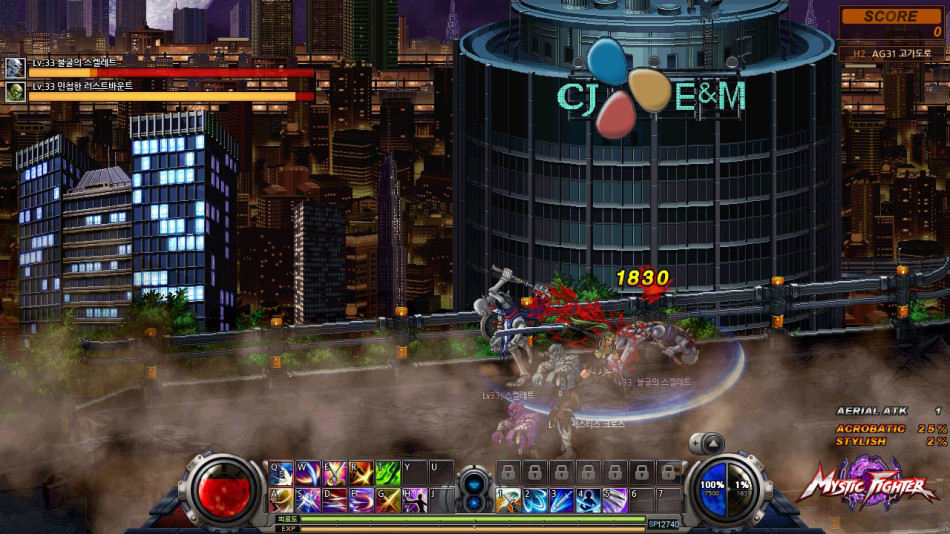Activate the green T skill
The image size is (950, 534).
pyautogui.click(x=388, y=472)
